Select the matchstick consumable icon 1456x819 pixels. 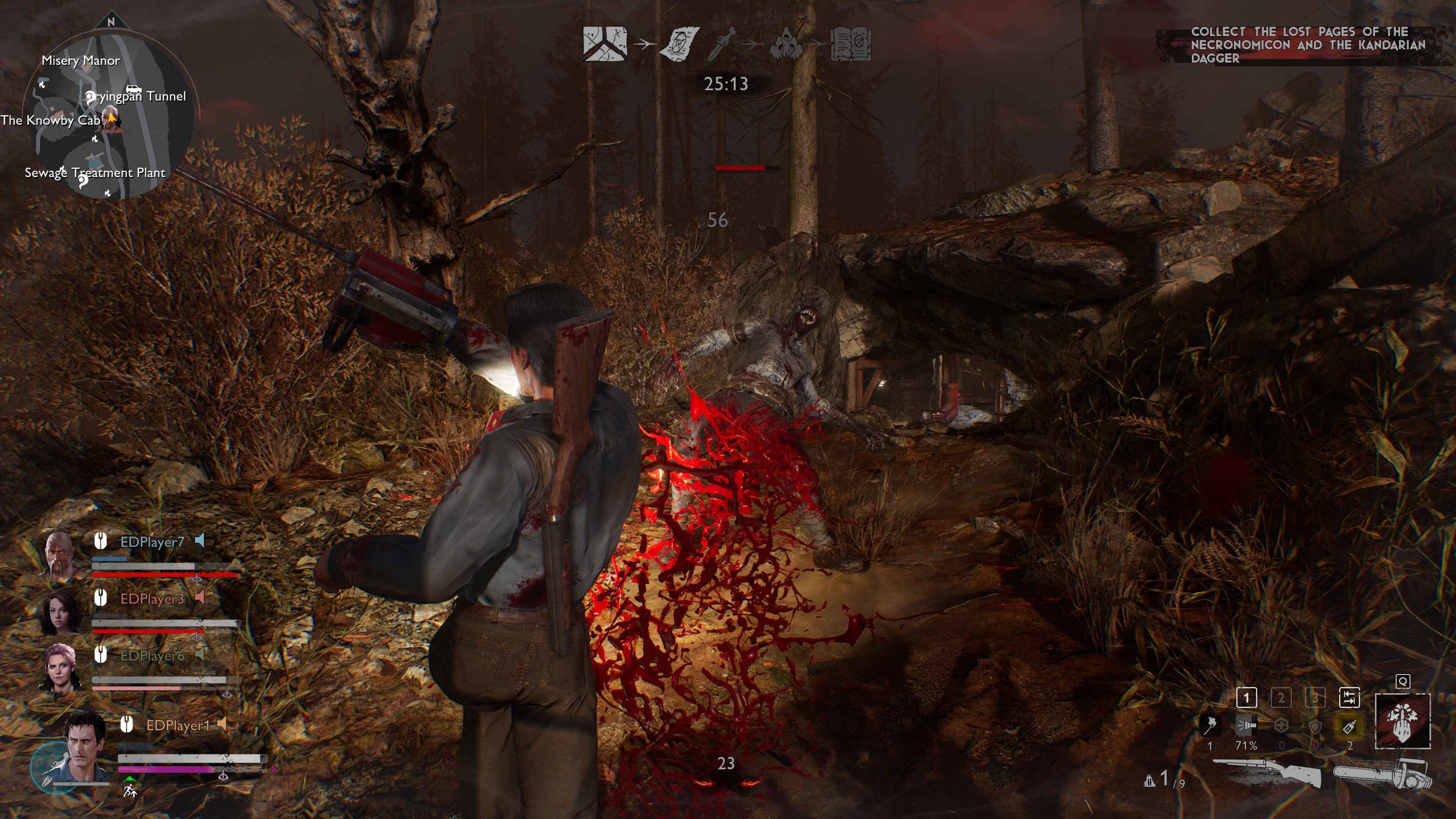(1210, 726)
